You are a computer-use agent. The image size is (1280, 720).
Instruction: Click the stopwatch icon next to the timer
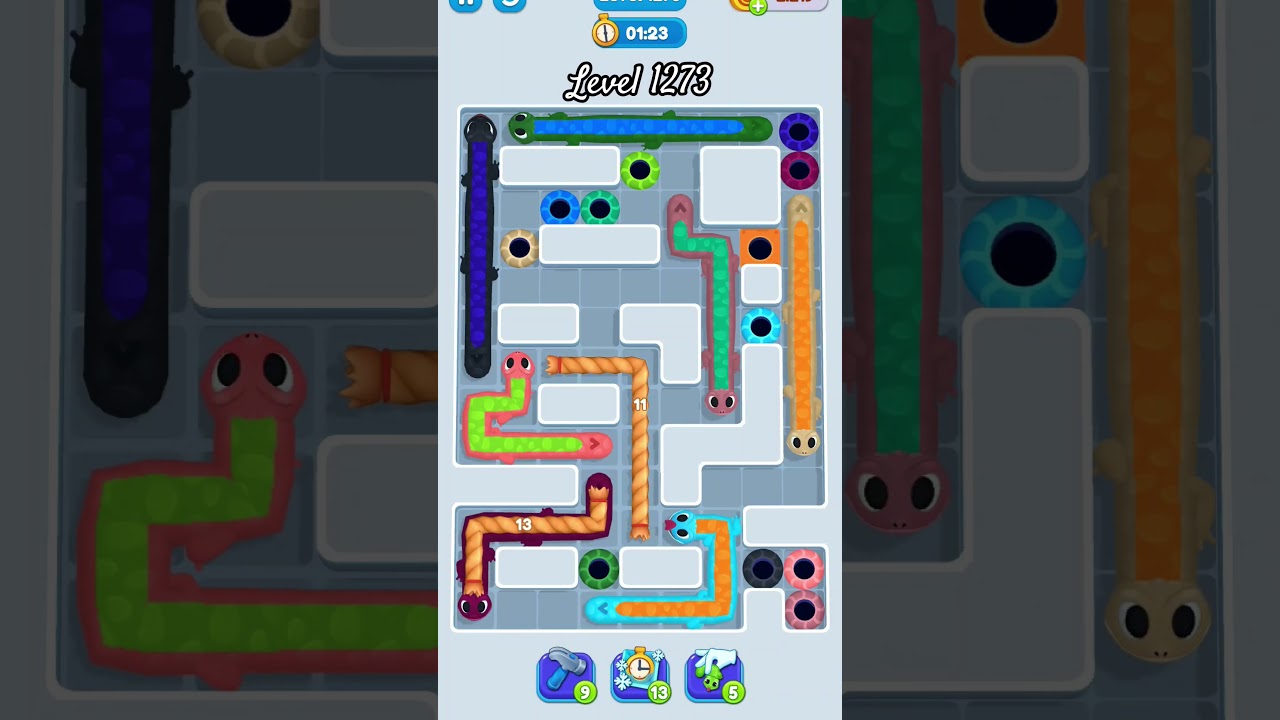[605, 32]
